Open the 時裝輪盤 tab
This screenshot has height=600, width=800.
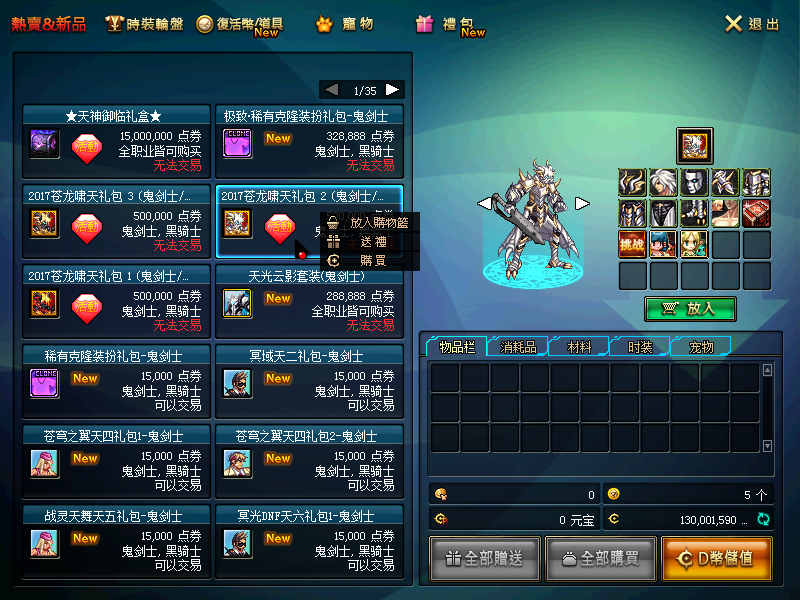click(x=146, y=24)
